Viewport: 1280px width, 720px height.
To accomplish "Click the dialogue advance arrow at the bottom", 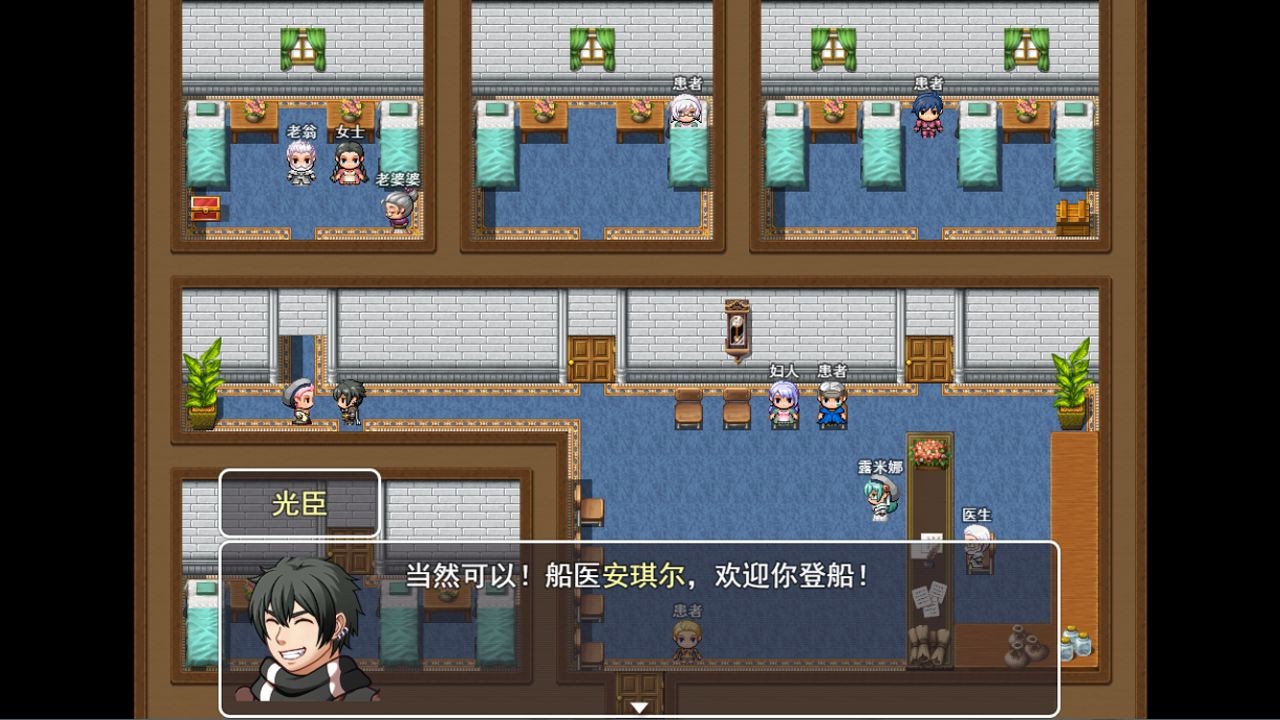I will pyautogui.click(x=638, y=706).
